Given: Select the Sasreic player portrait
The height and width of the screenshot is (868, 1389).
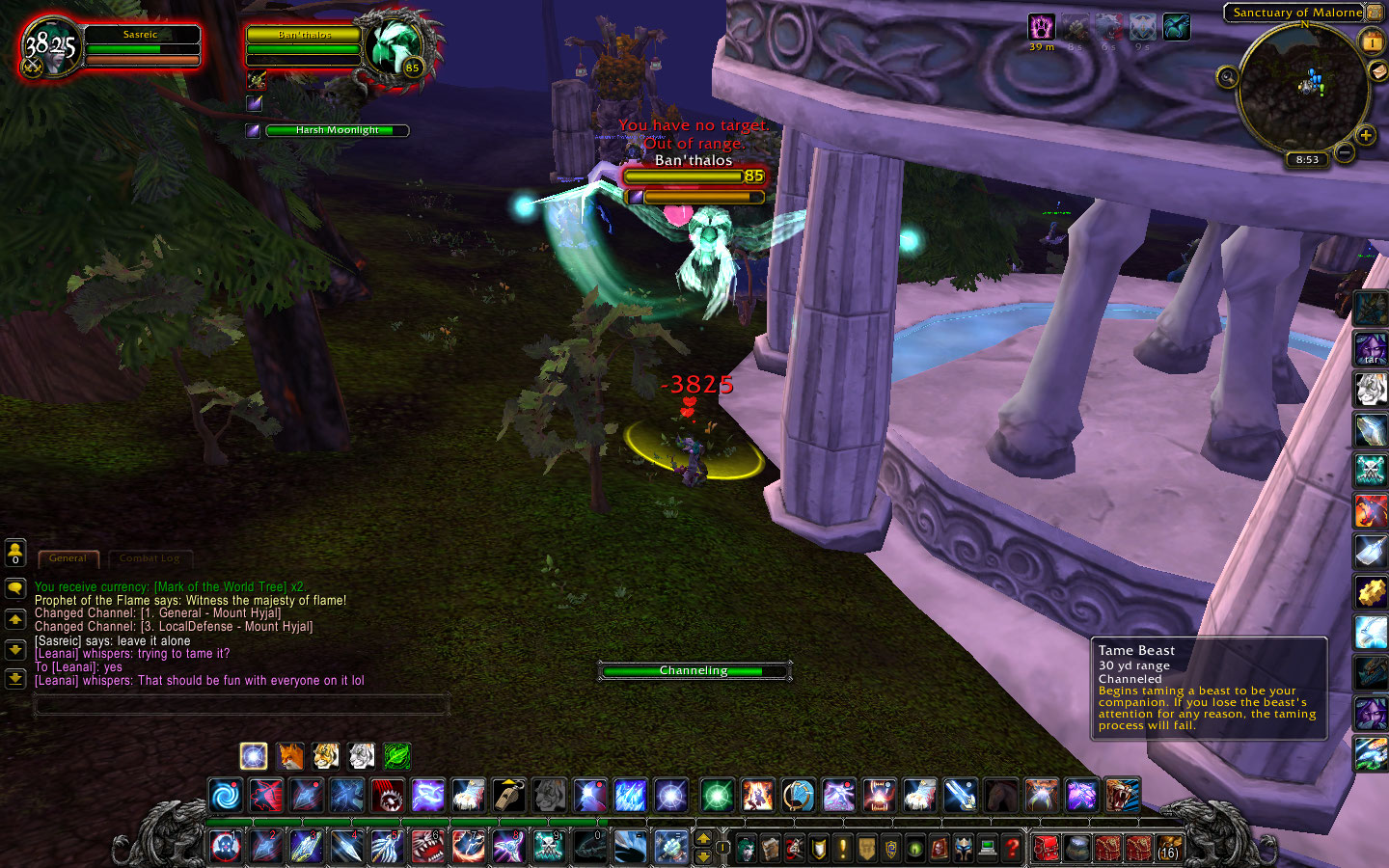Looking at the screenshot, I should tap(50, 46).
